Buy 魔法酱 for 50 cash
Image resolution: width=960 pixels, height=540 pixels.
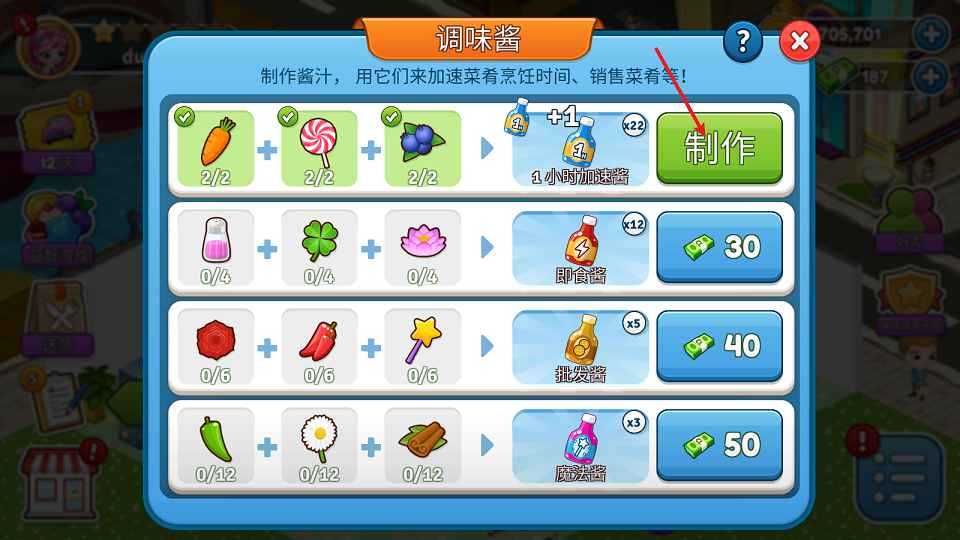(x=719, y=445)
